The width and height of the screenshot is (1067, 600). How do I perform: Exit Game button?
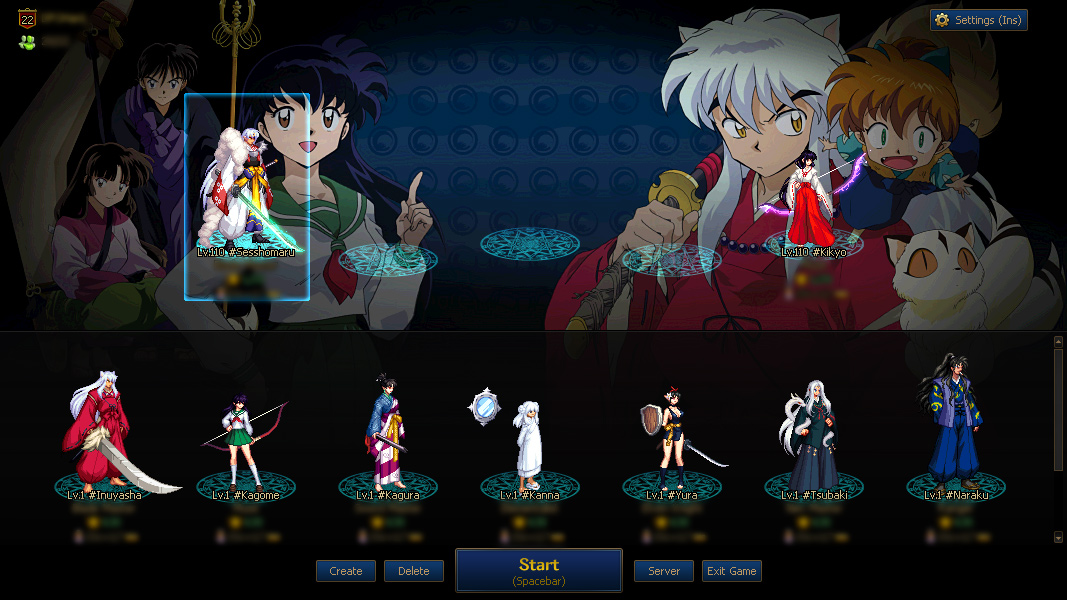point(731,571)
